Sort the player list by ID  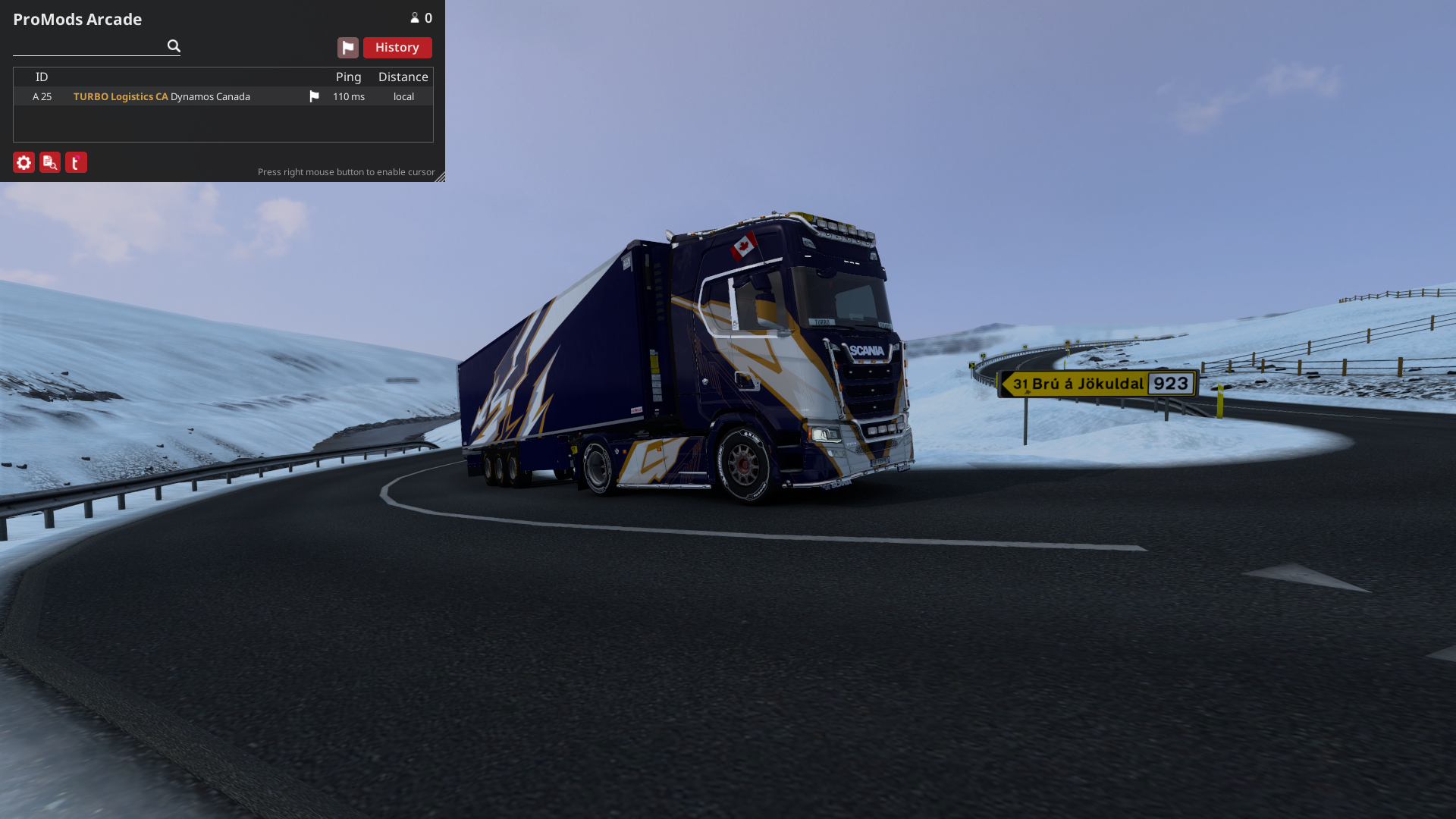point(42,77)
